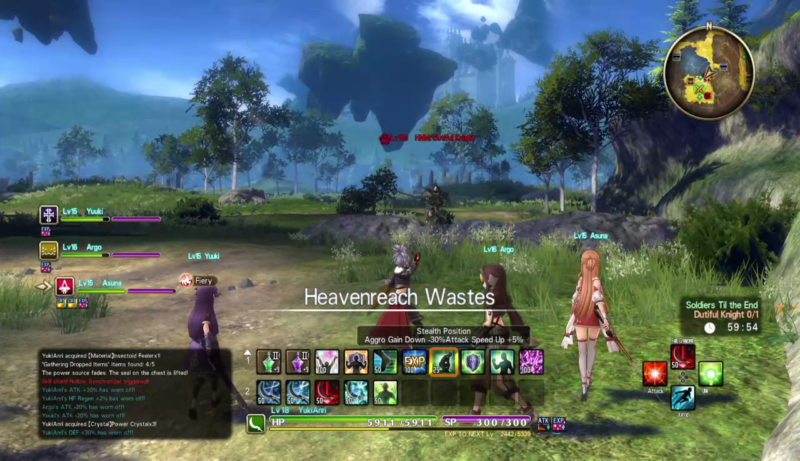This screenshot has height=461, width=800.
Task: Activate the purple lightning skill icon
Action: 531,361
